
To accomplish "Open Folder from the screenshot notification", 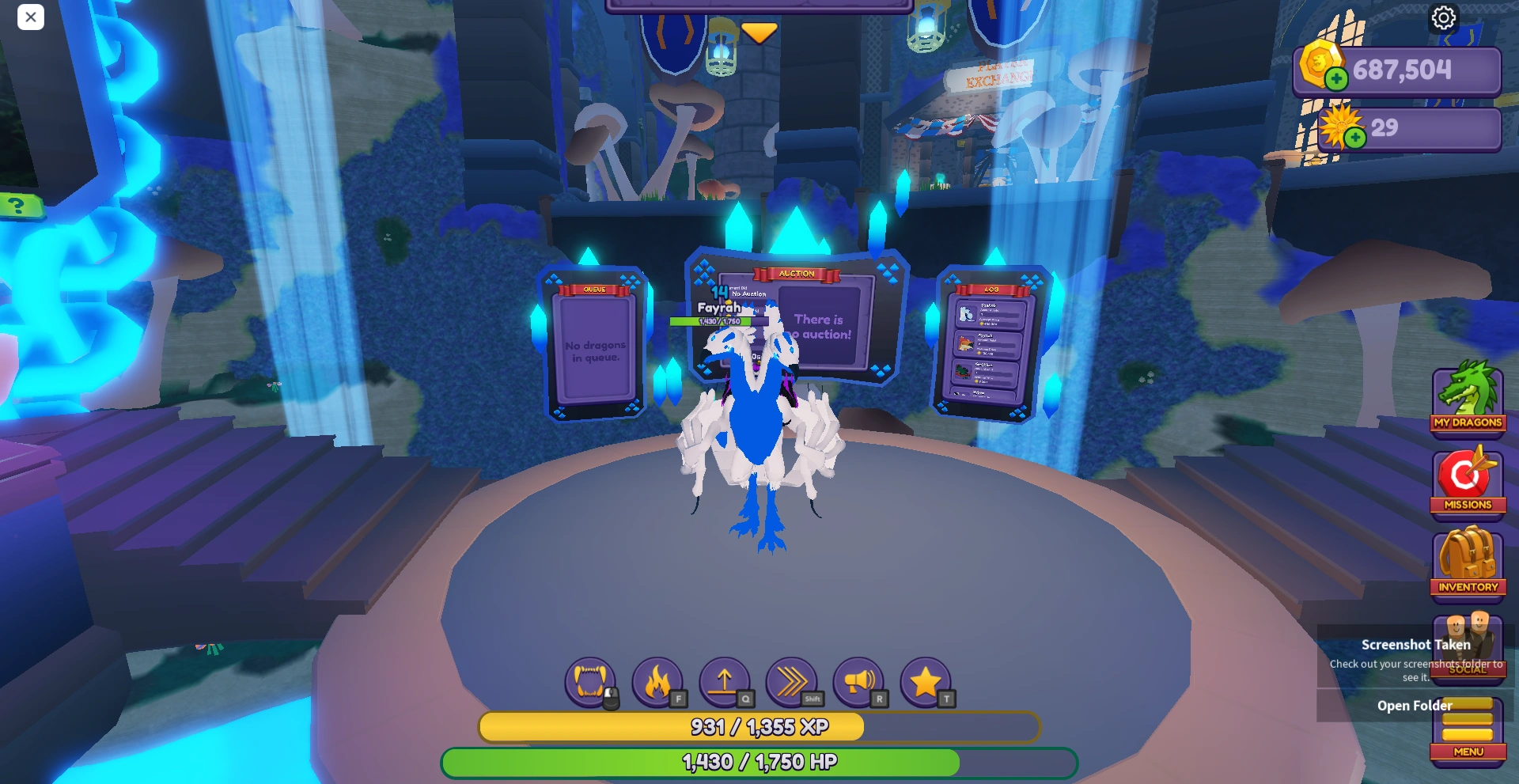I will pos(1415,705).
